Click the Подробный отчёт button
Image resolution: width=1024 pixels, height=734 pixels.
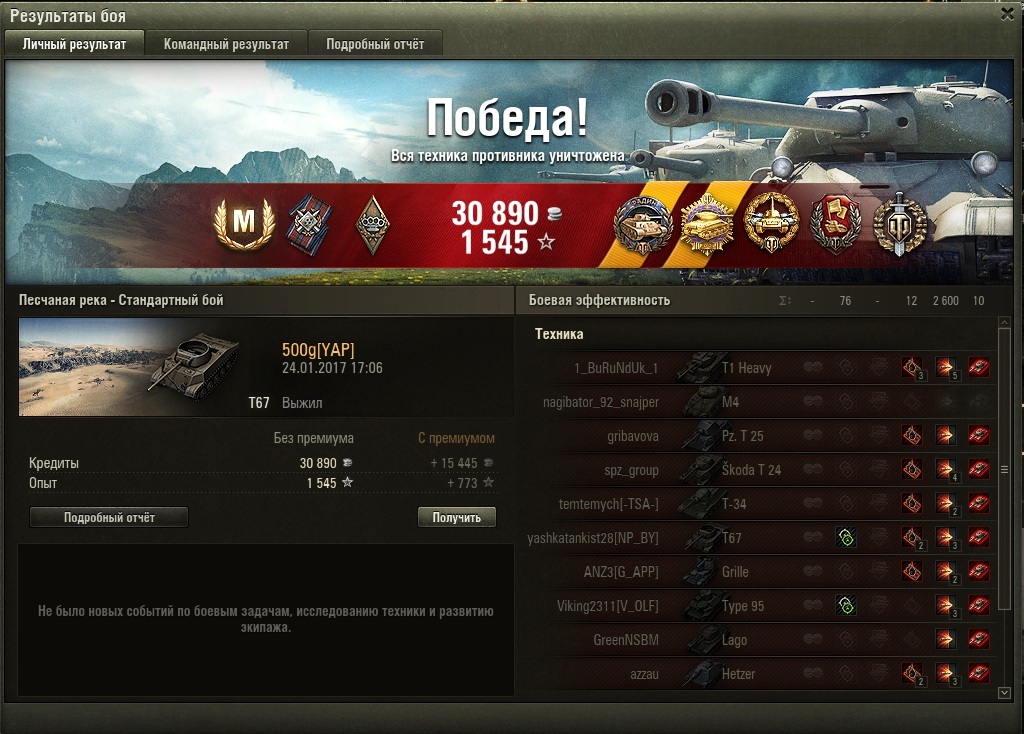[109, 517]
